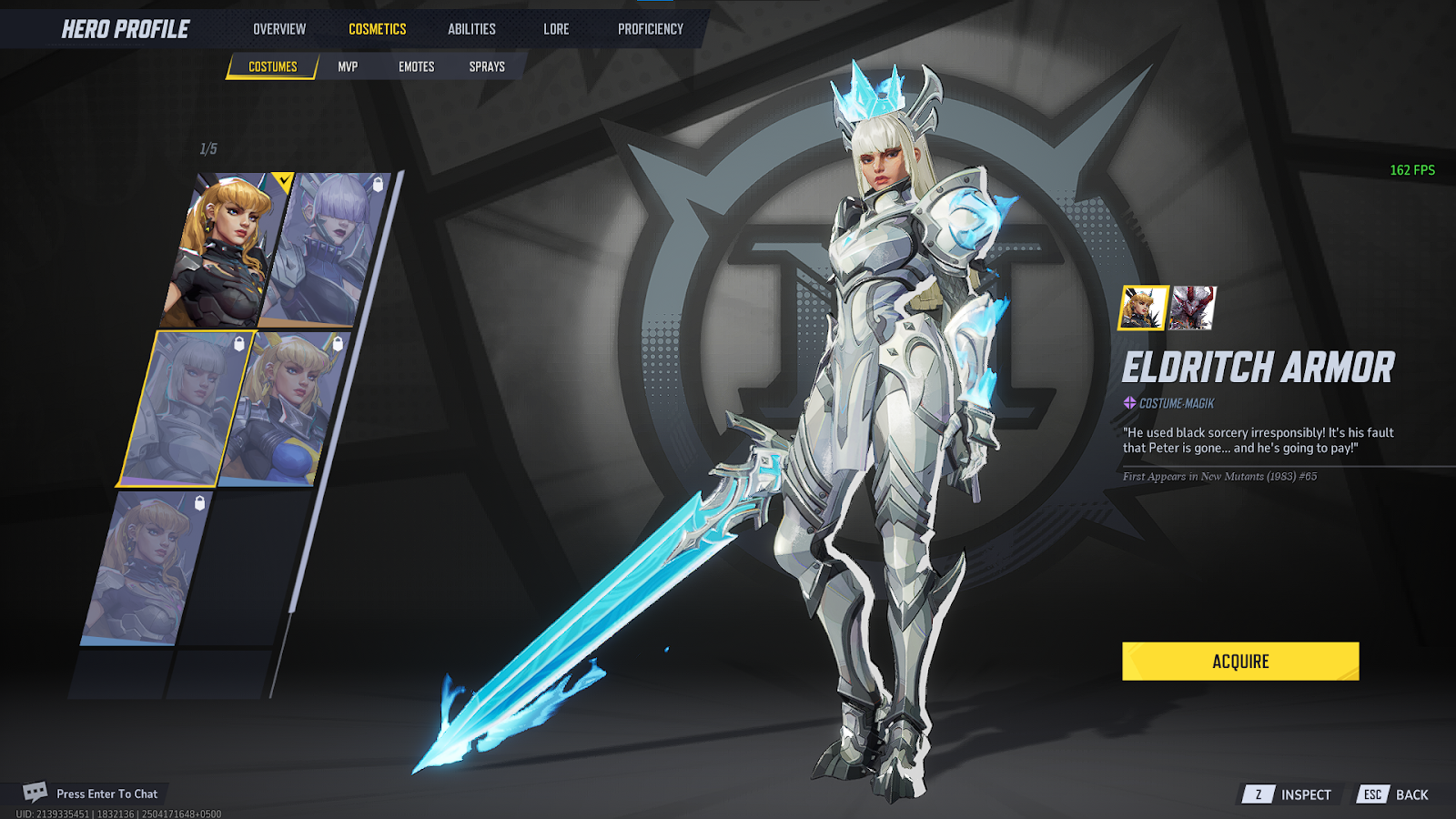Select the red demon portrait variant icon
1456x819 pixels.
[1192, 308]
